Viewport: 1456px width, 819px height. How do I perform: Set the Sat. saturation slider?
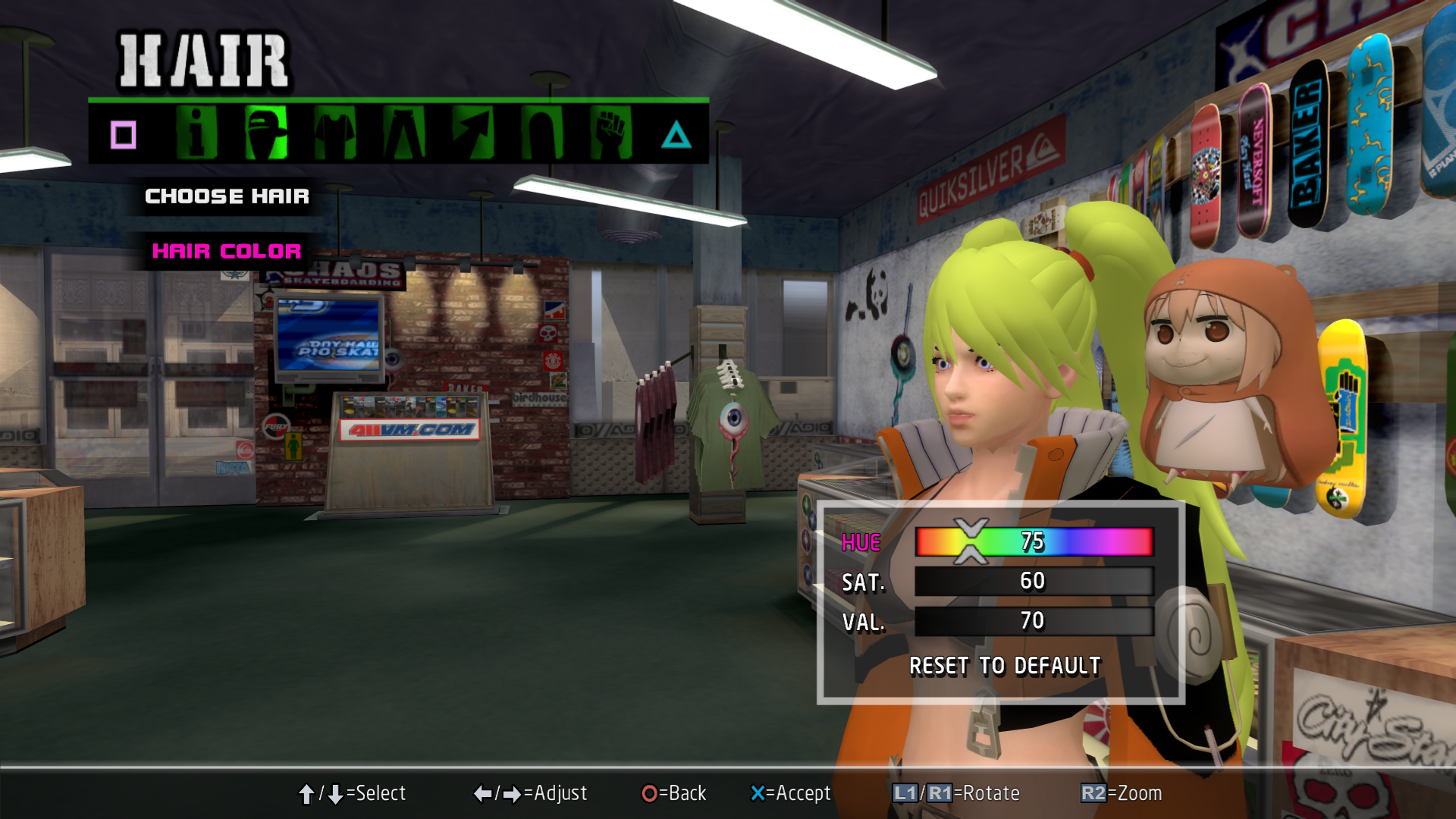click(x=1034, y=582)
